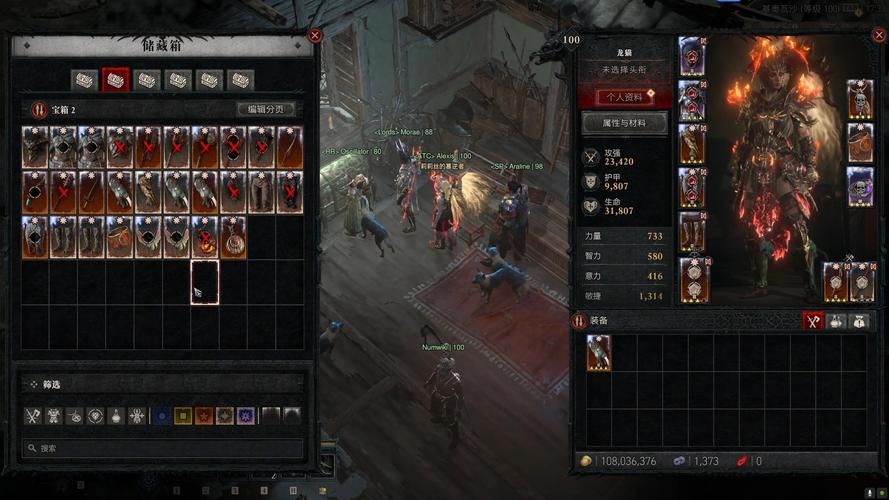Select the amulet item in the stash
The height and width of the screenshot is (500, 889).
click(233, 237)
